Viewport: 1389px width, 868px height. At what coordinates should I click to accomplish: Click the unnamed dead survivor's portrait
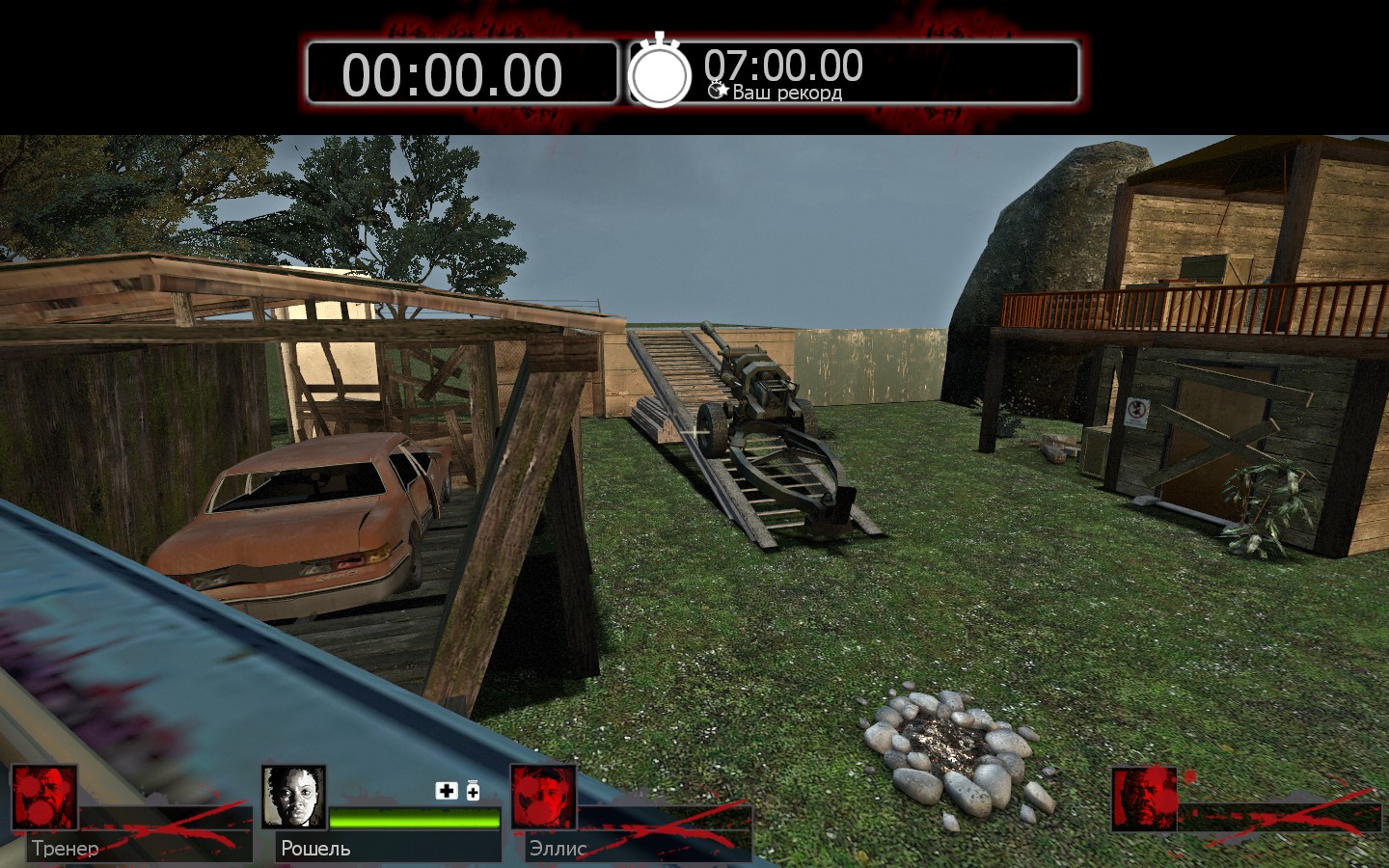coord(1144,800)
